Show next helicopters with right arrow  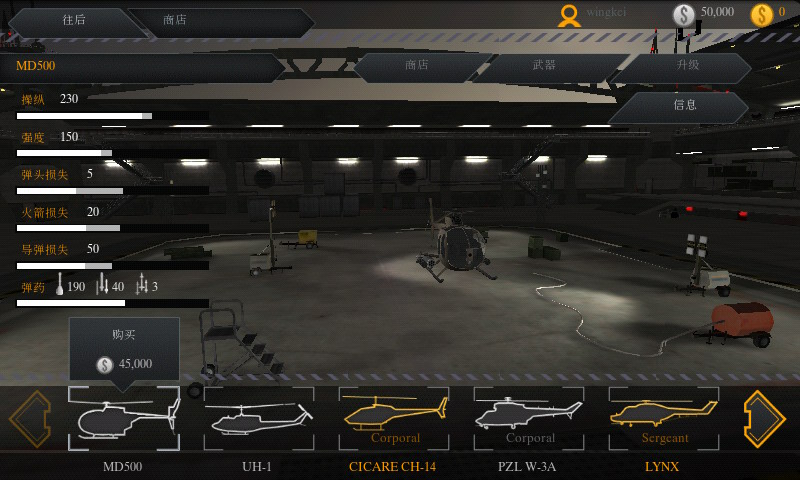[764, 418]
